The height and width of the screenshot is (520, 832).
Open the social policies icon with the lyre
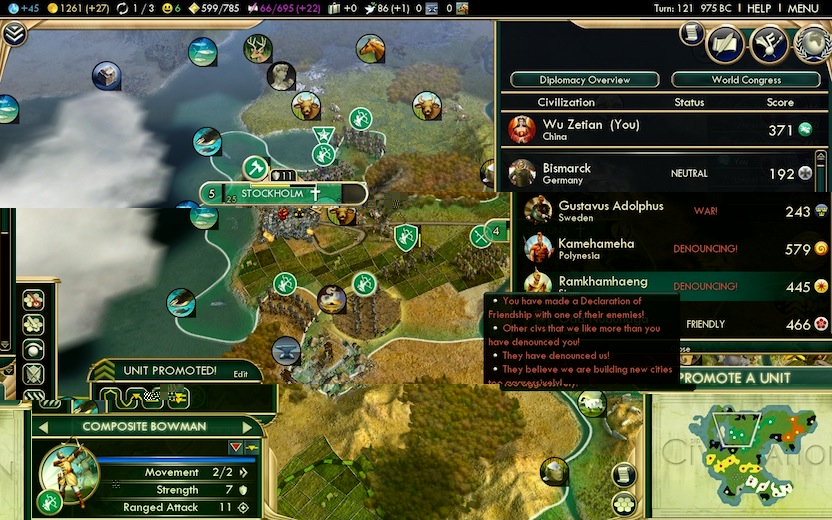pyautogui.click(x=769, y=43)
